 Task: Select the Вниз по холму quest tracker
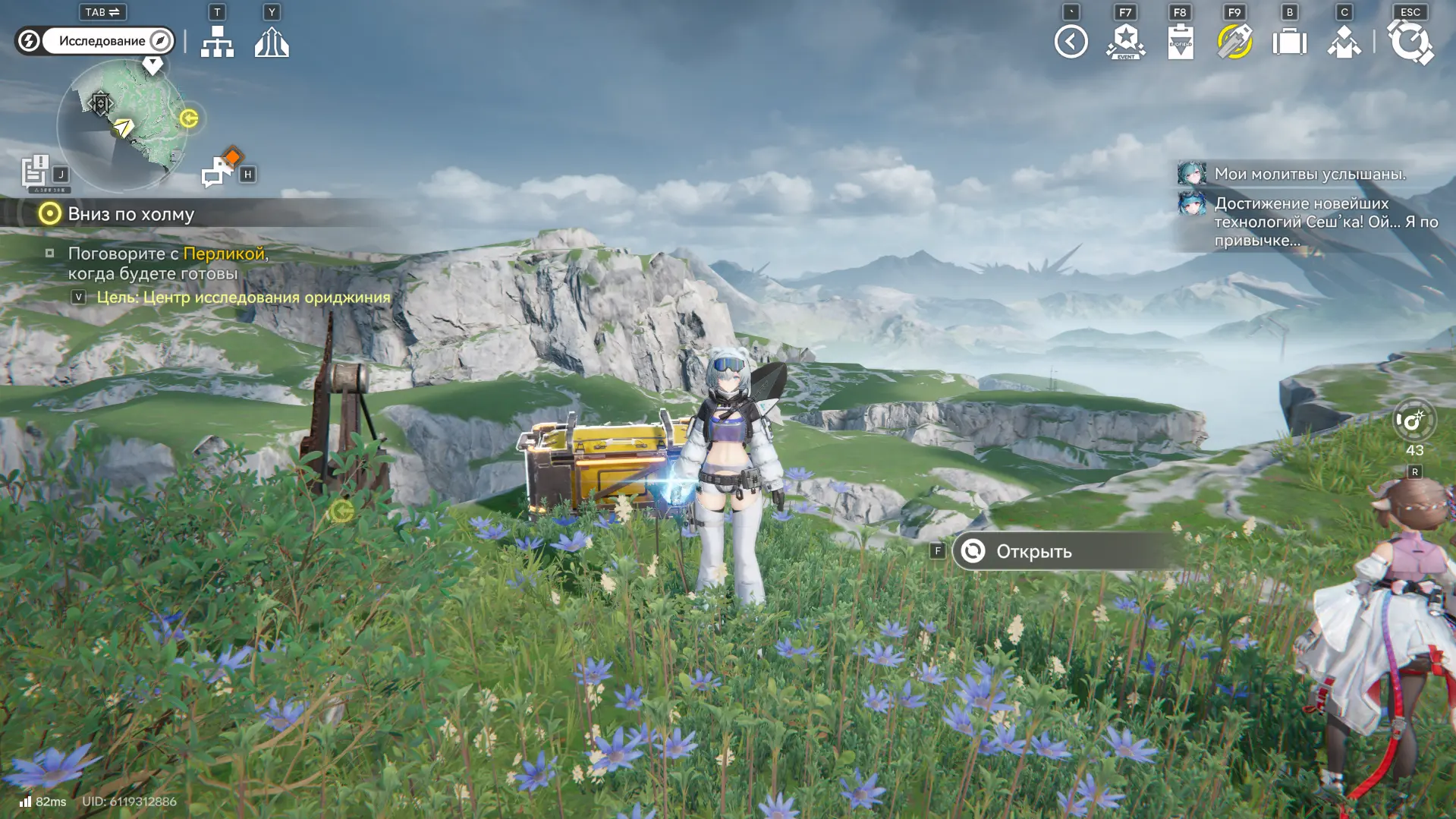point(131,214)
